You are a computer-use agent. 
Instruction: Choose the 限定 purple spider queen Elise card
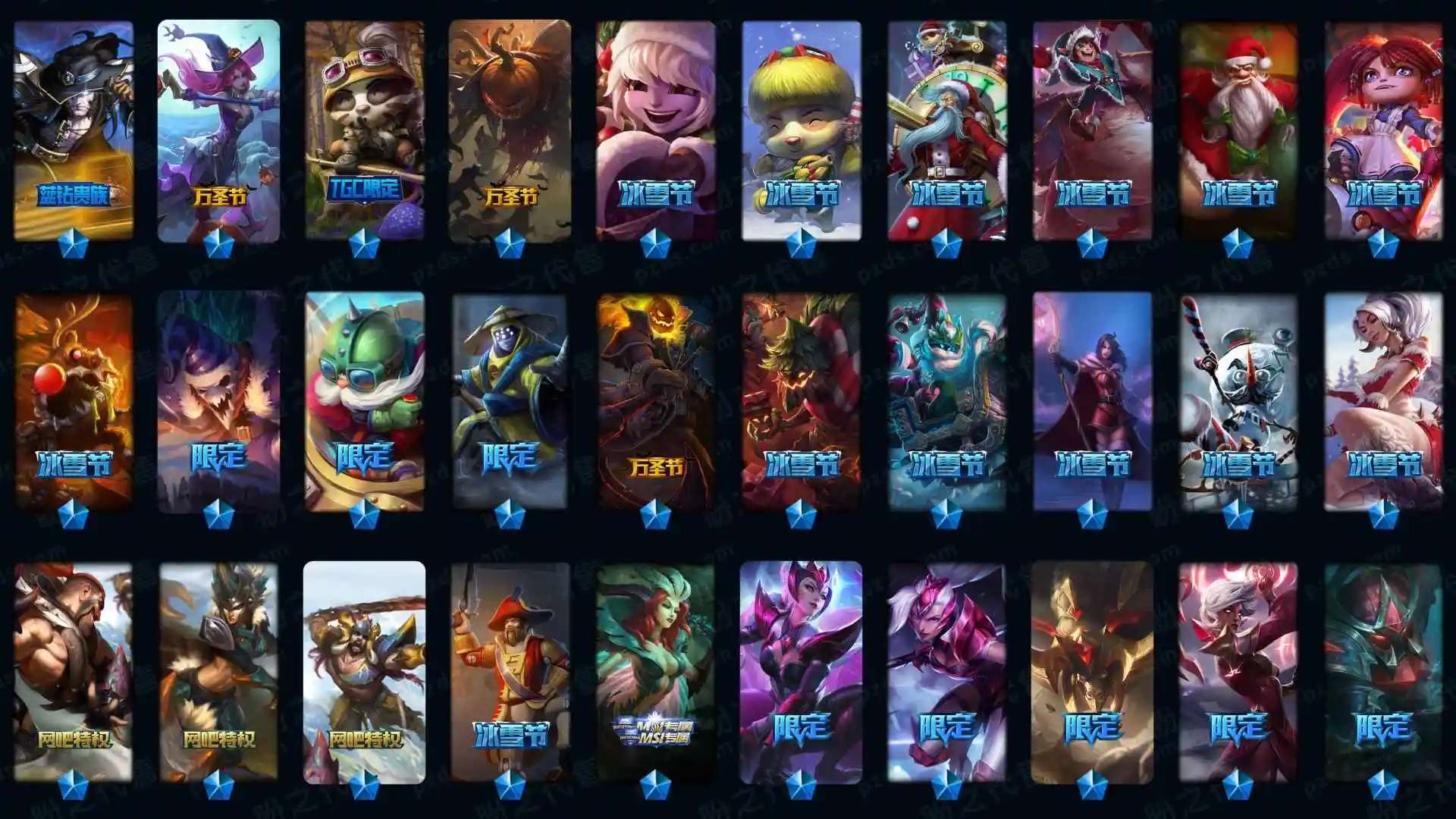coord(802,671)
